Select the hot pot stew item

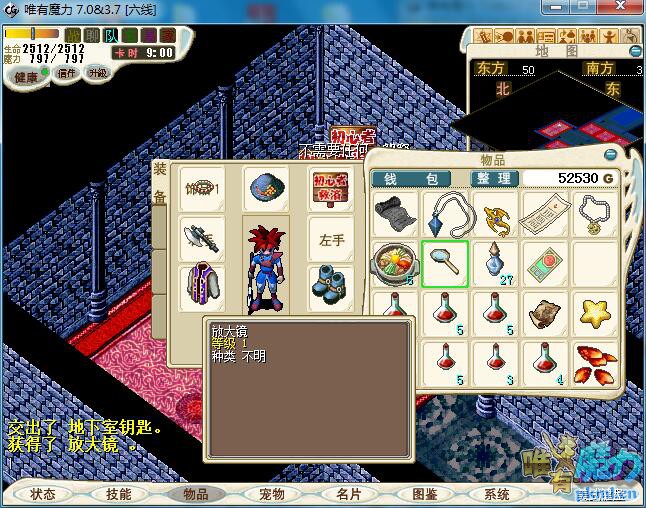(x=394, y=263)
